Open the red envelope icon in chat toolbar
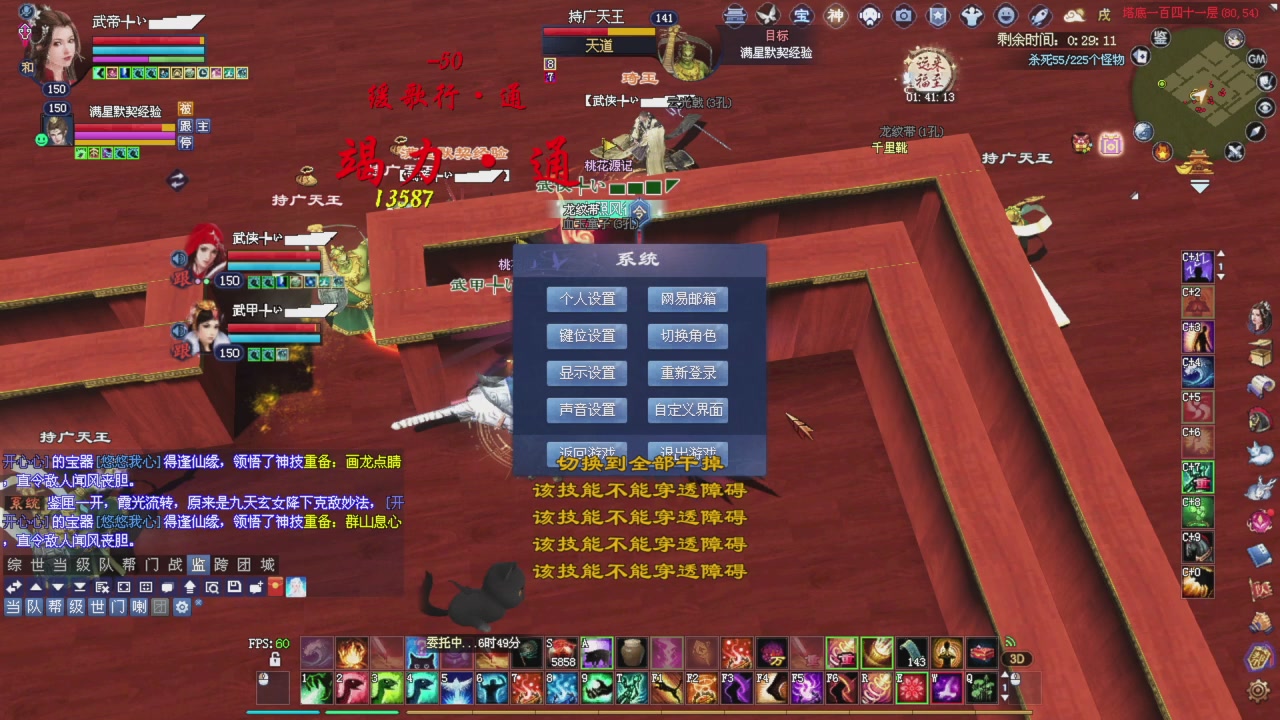This screenshot has width=1280, height=720. [274, 587]
